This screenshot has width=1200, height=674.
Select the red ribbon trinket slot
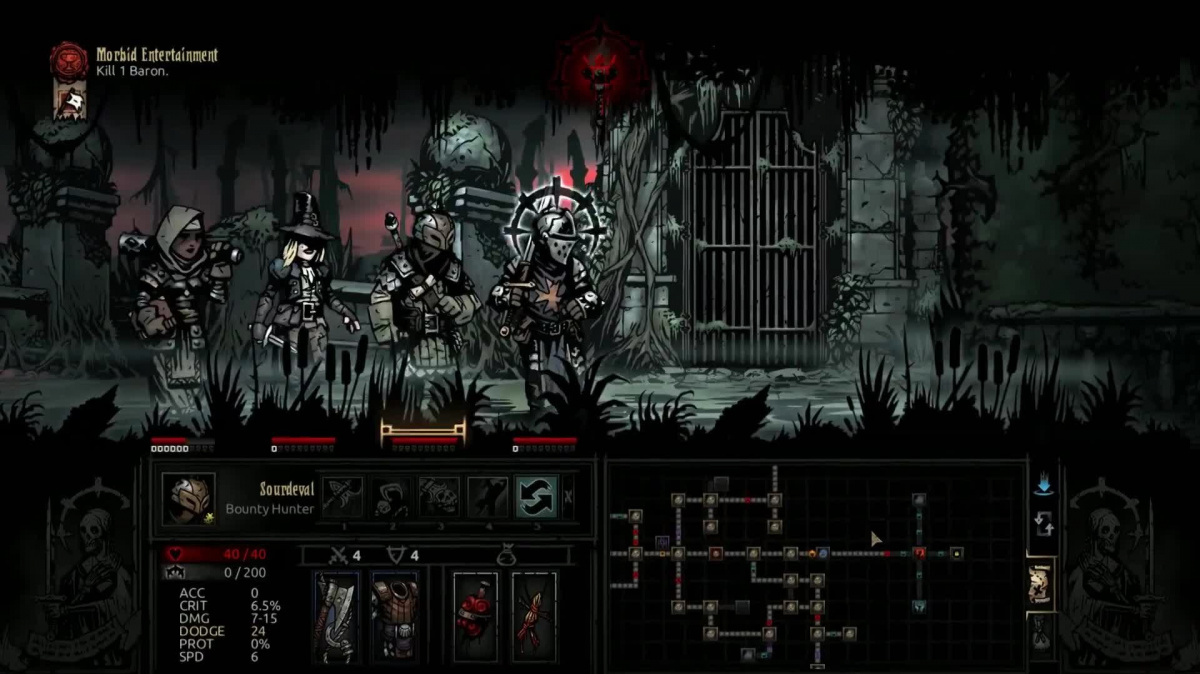tap(533, 617)
